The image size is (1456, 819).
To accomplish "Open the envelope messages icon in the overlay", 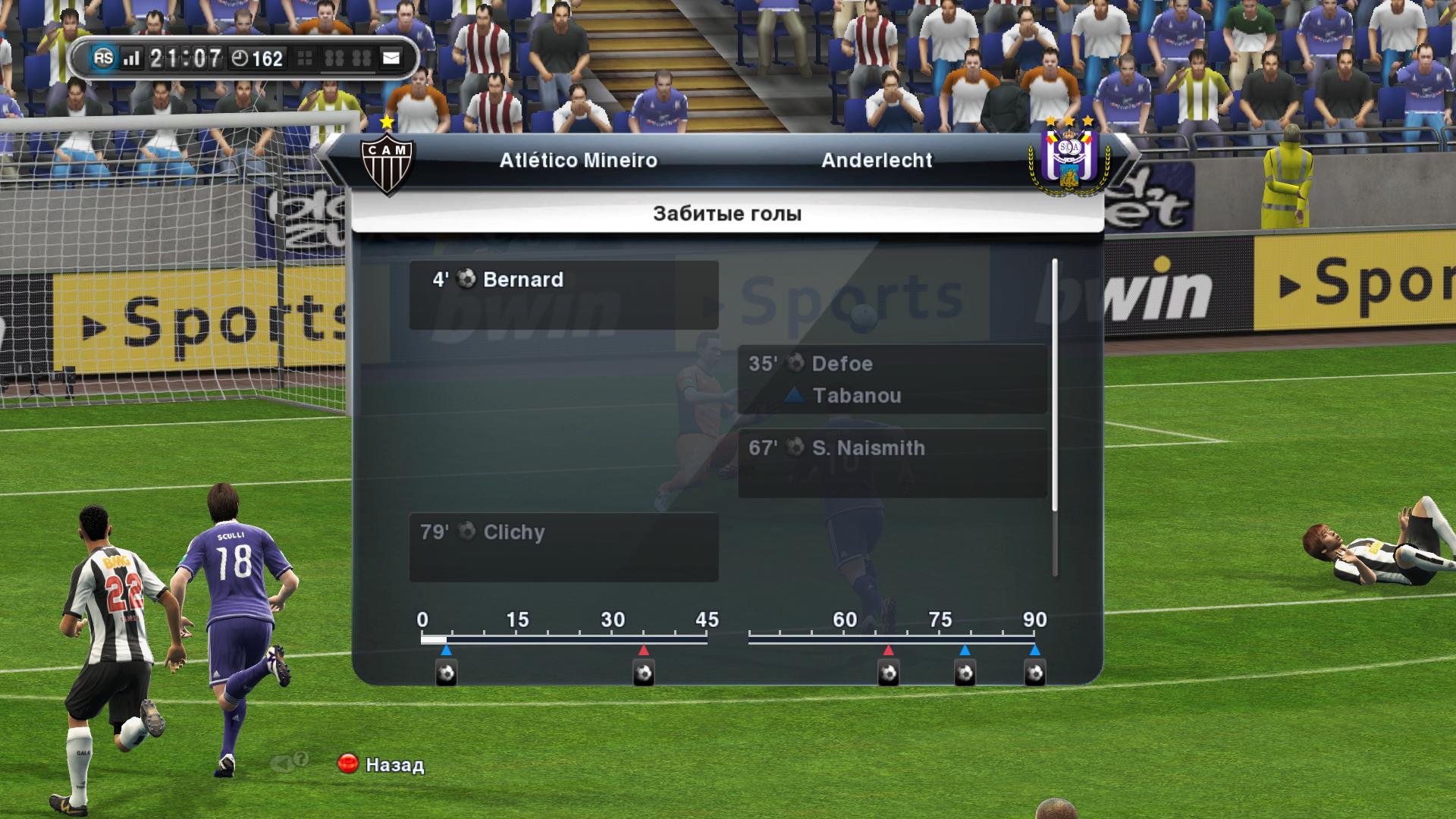I will click(391, 58).
